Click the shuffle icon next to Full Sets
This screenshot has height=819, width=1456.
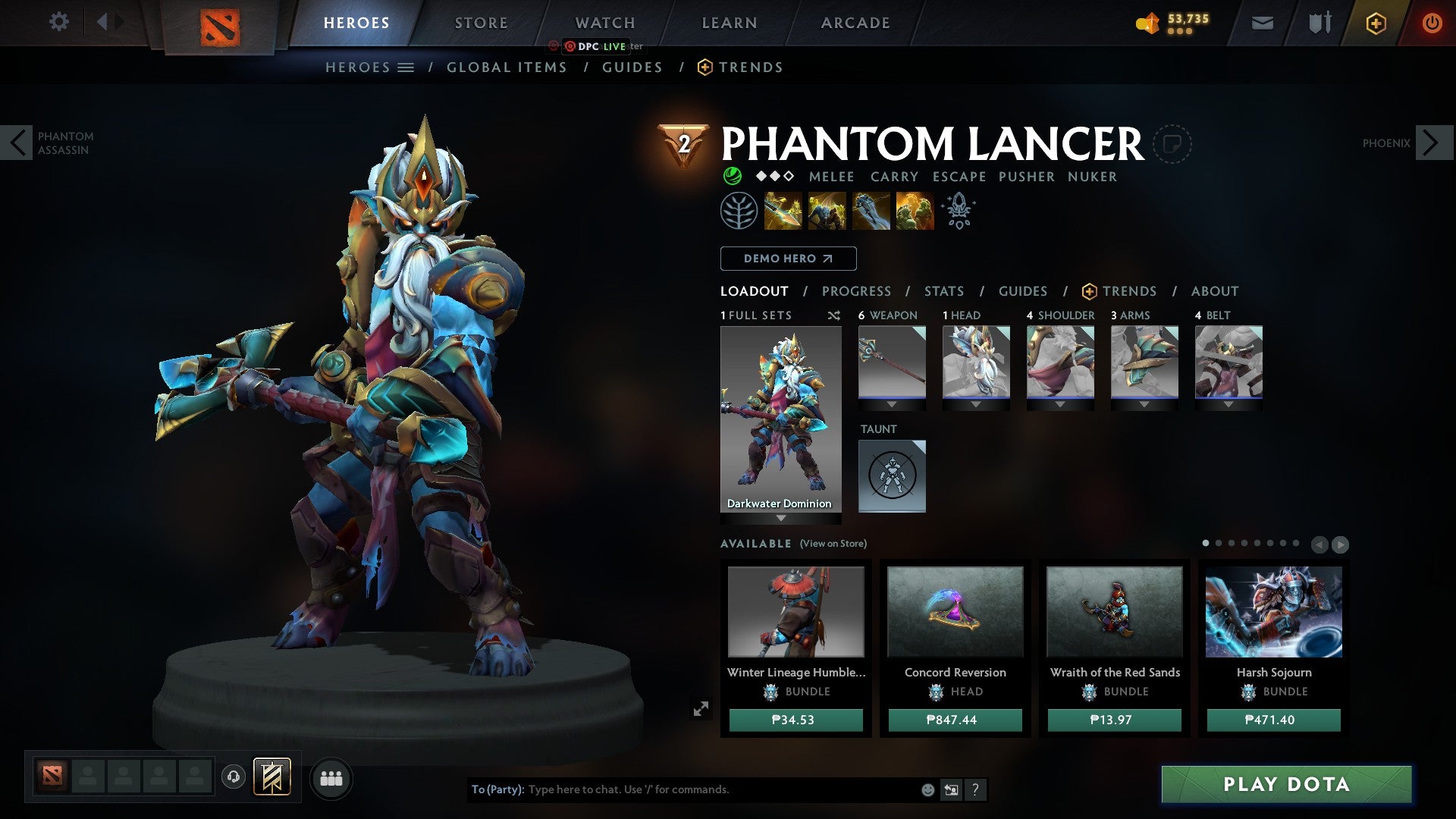click(834, 315)
